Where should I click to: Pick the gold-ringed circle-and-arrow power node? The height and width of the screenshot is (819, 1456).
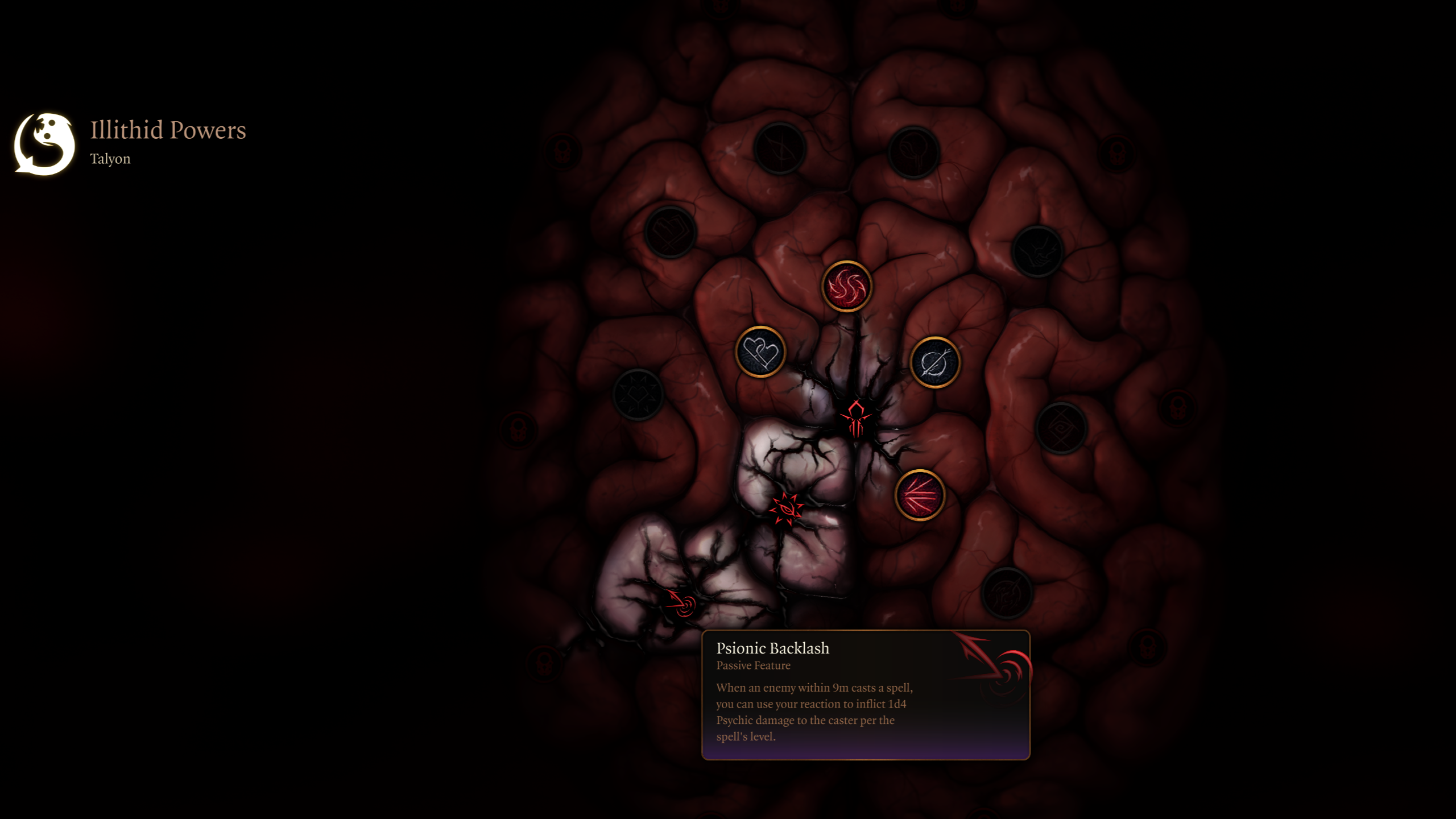pyautogui.click(x=934, y=362)
